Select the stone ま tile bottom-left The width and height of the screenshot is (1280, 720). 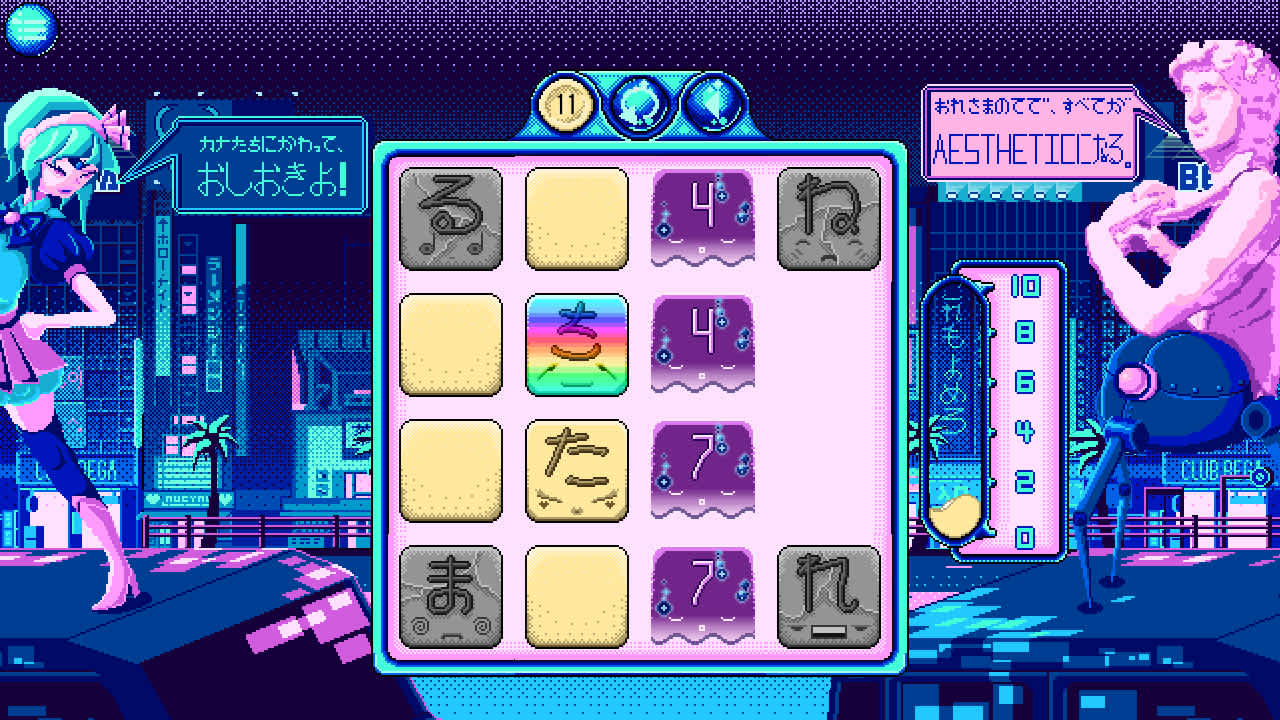click(x=451, y=594)
